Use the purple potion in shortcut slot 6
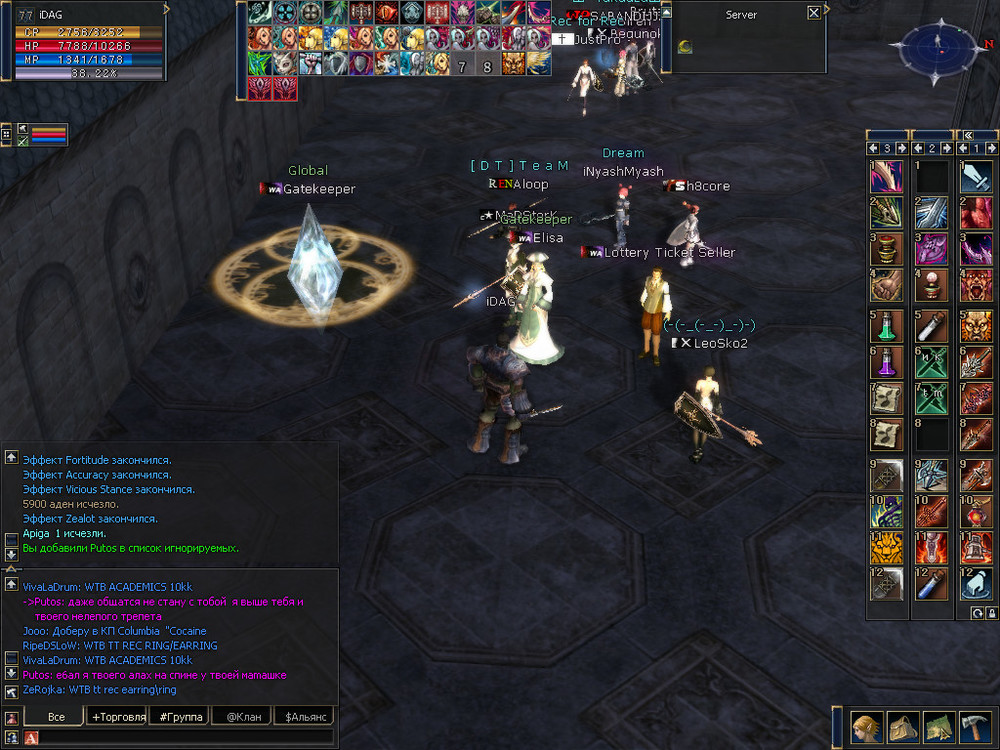The image size is (1000, 750). 887,362
